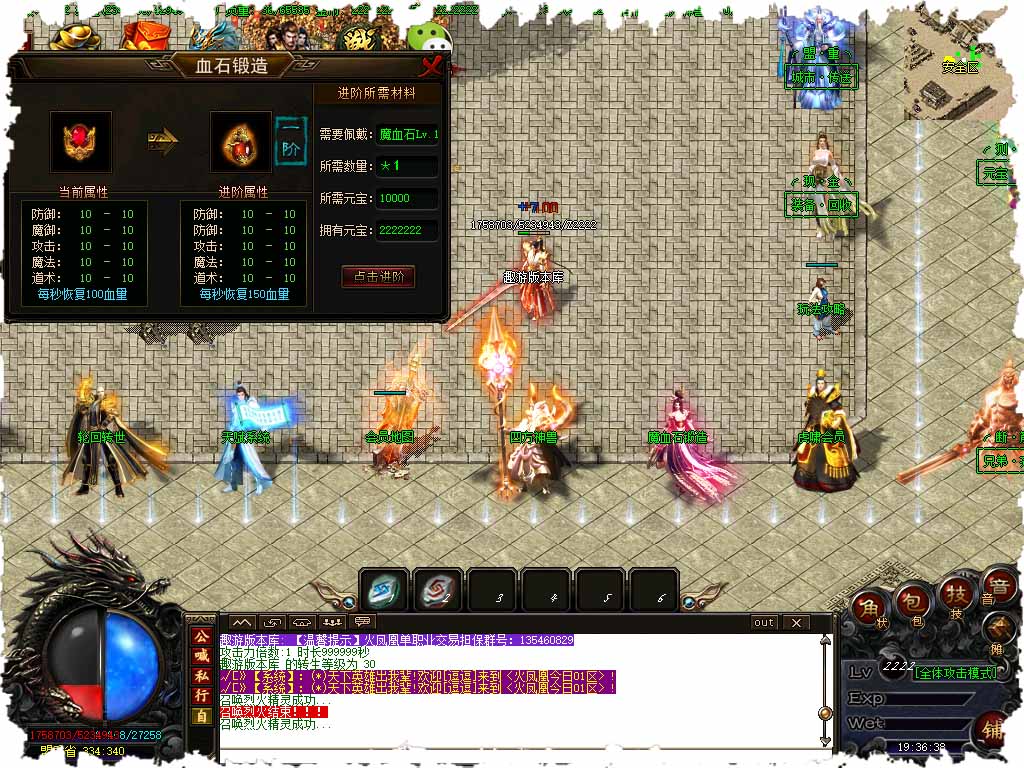Close the chat box with X button
The width and height of the screenshot is (1024, 768).
tap(796, 622)
